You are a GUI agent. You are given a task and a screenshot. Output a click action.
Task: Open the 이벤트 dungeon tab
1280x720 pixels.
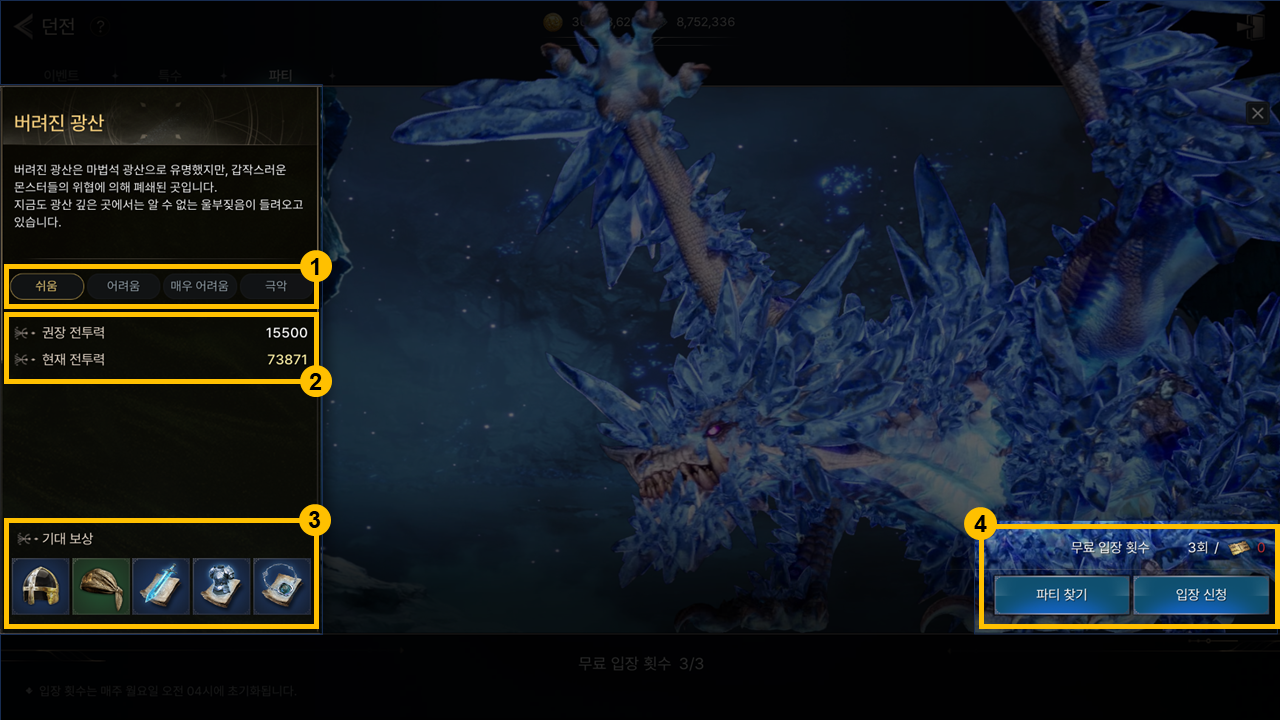(61, 75)
